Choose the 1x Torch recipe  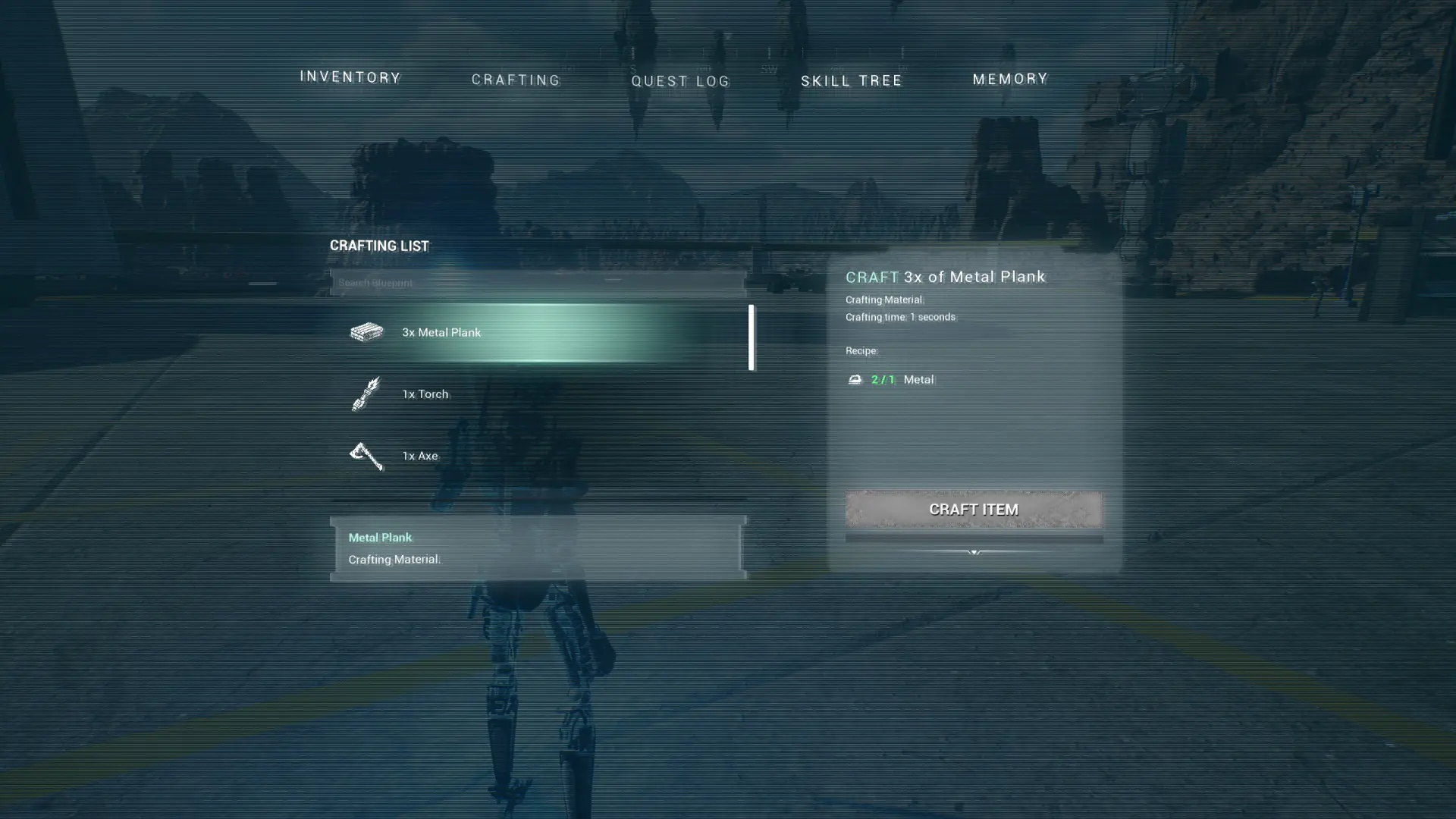point(538,394)
